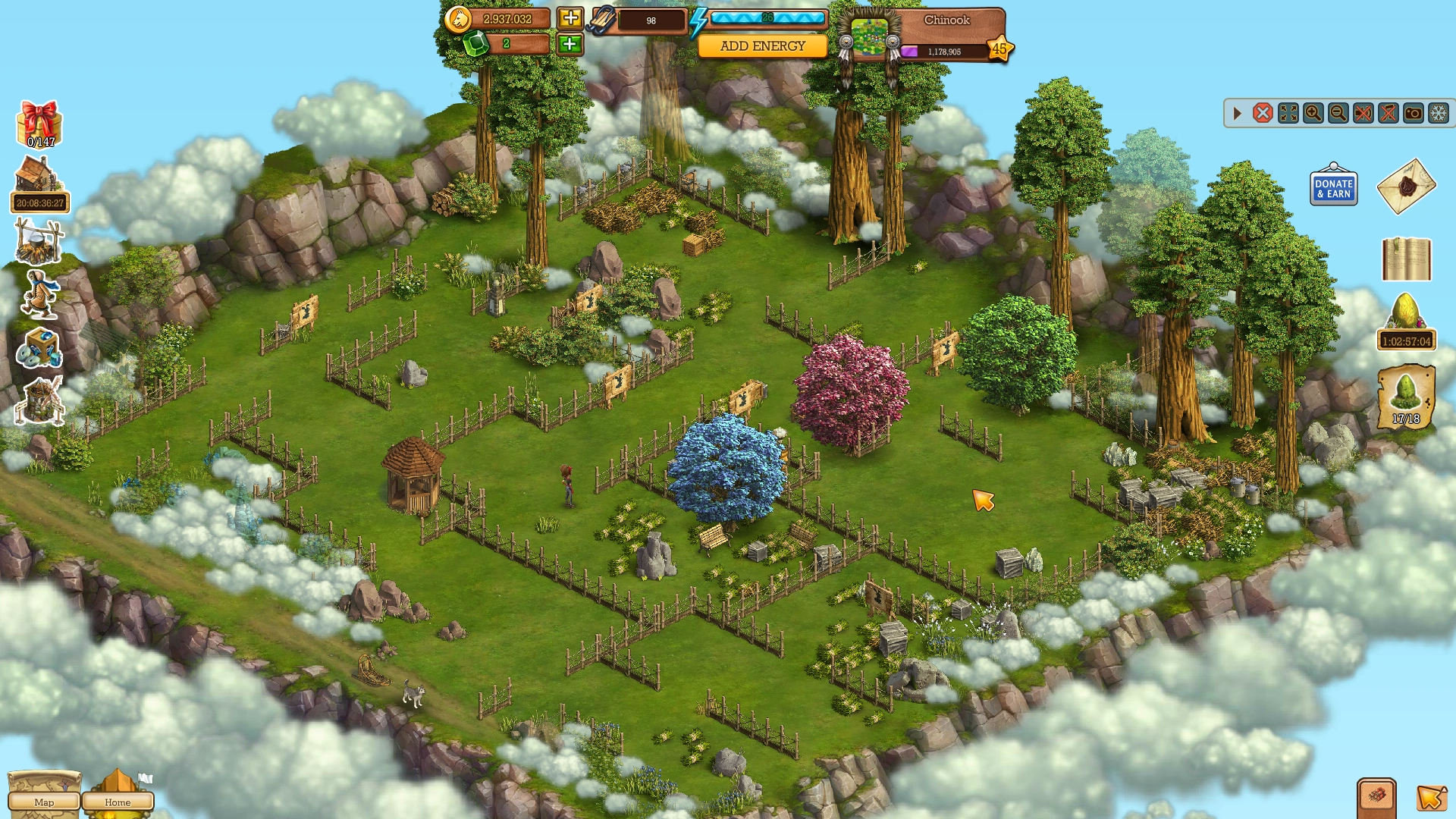Open the sealed letter mail icon
The height and width of the screenshot is (819, 1456).
(x=1407, y=186)
